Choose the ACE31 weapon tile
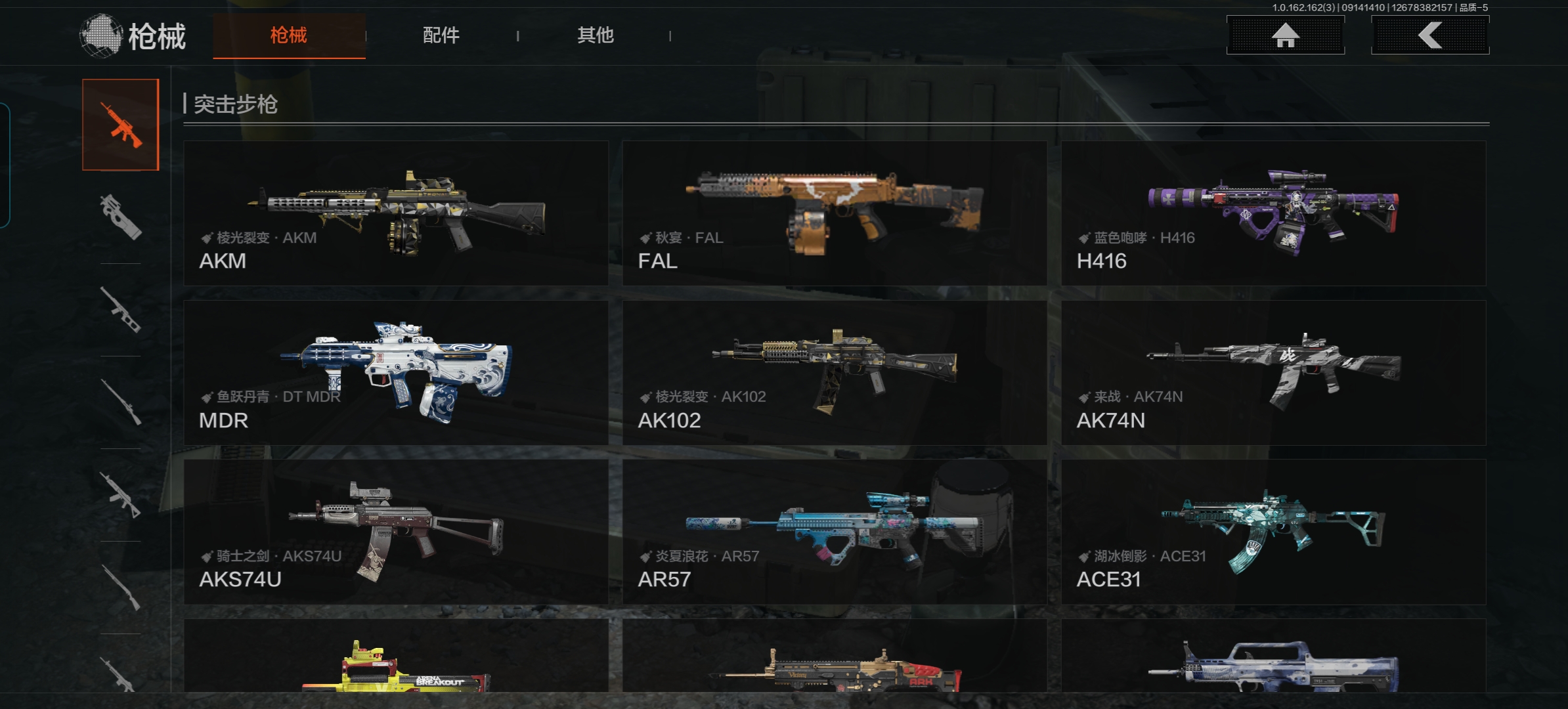Image resolution: width=1568 pixels, height=709 pixels. pyautogui.click(x=1273, y=532)
